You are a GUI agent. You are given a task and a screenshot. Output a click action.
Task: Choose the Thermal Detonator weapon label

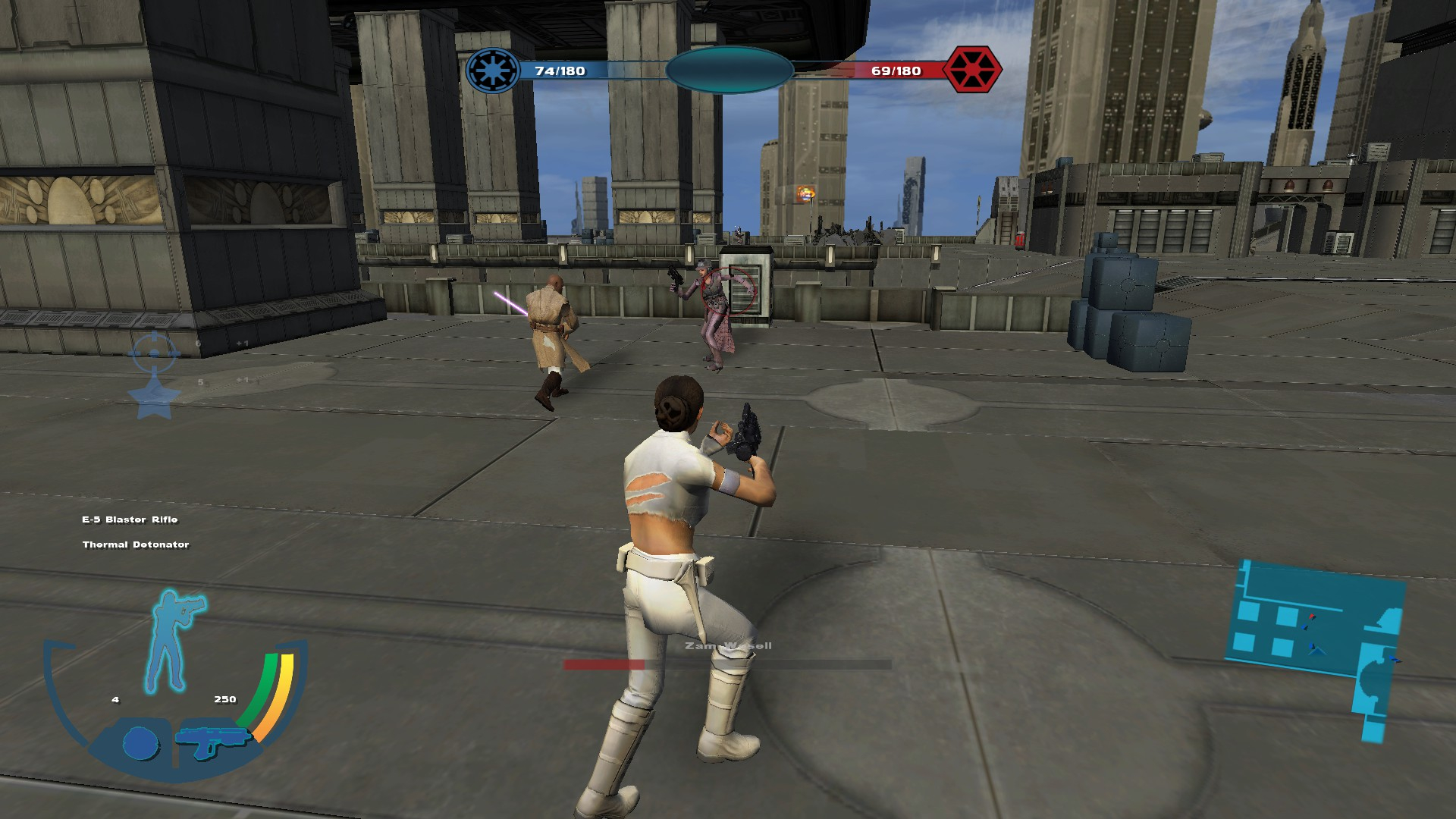coord(136,544)
